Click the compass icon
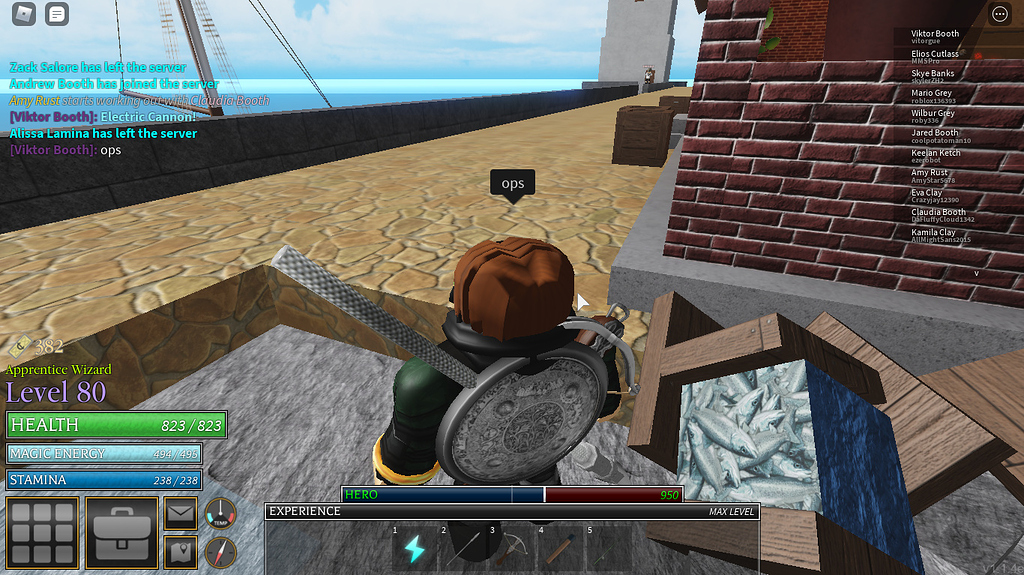Viewport: 1024px width, 575px height. (219, 551)
